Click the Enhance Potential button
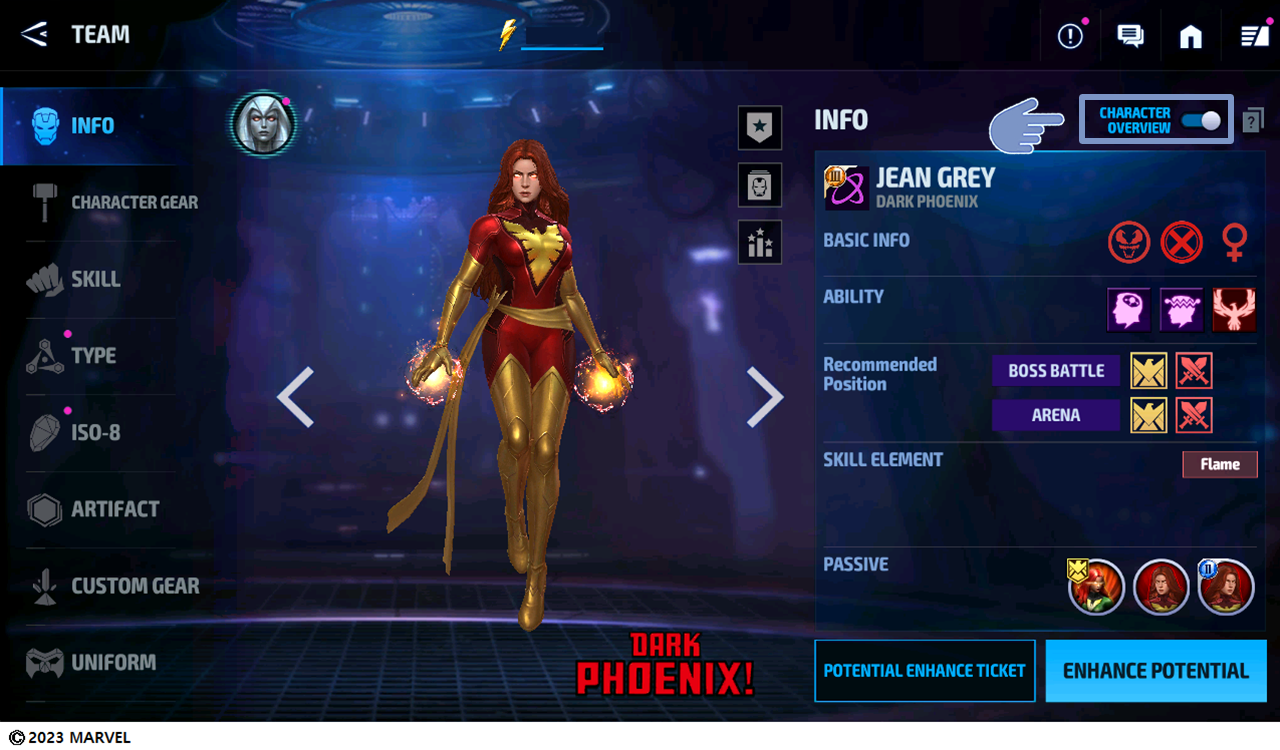 pyautogui.click(x=1155, y=671)
